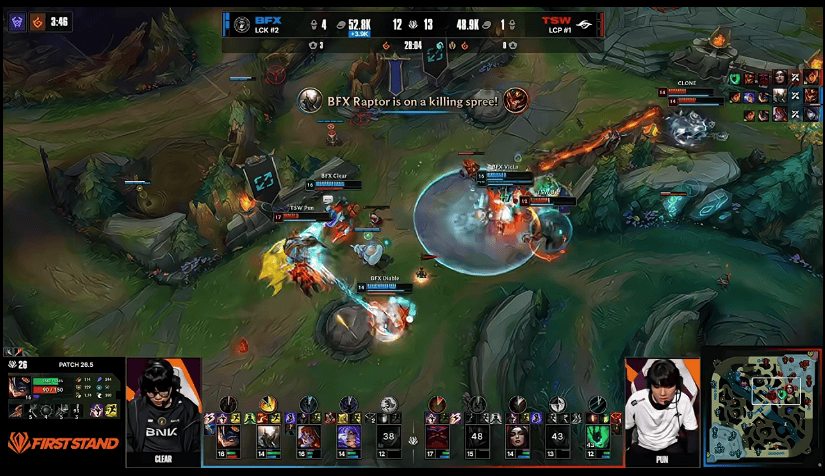The height and width of the screenshot is (476, 825).
Task: Select the dead champion with 48 respawn timer
Action: (477, 436)
